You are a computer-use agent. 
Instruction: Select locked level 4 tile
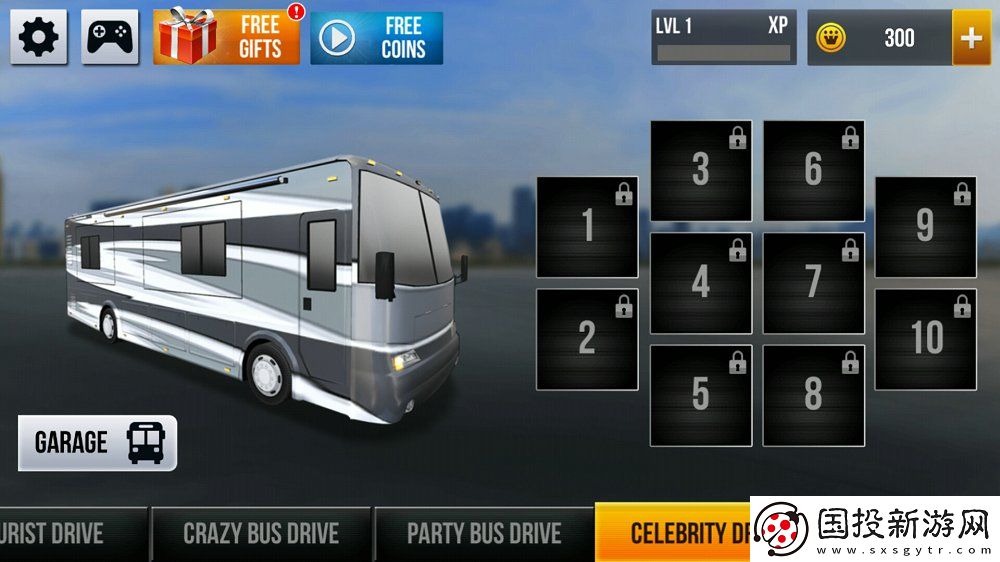pos(701,283)
